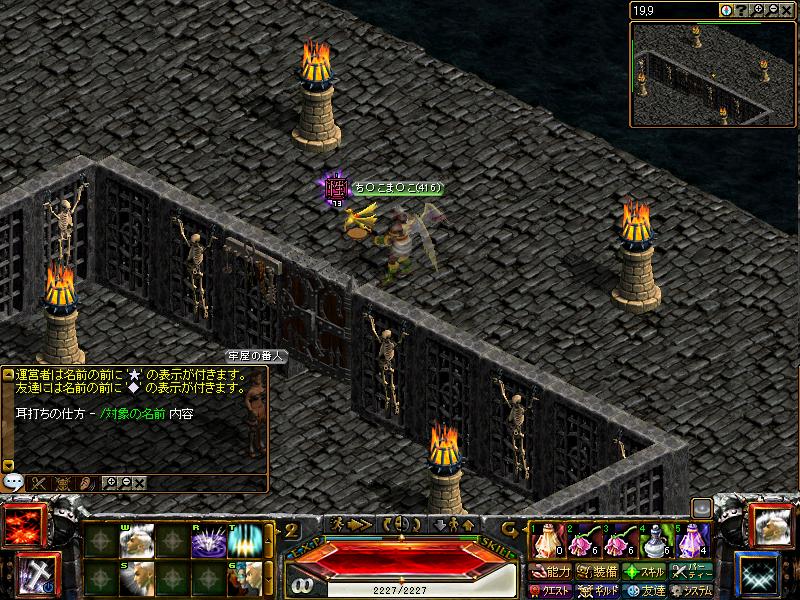This screenshot has height=600, width=800.
Task: Open the 友達 (friends) list
Action: tap(645, 590)
